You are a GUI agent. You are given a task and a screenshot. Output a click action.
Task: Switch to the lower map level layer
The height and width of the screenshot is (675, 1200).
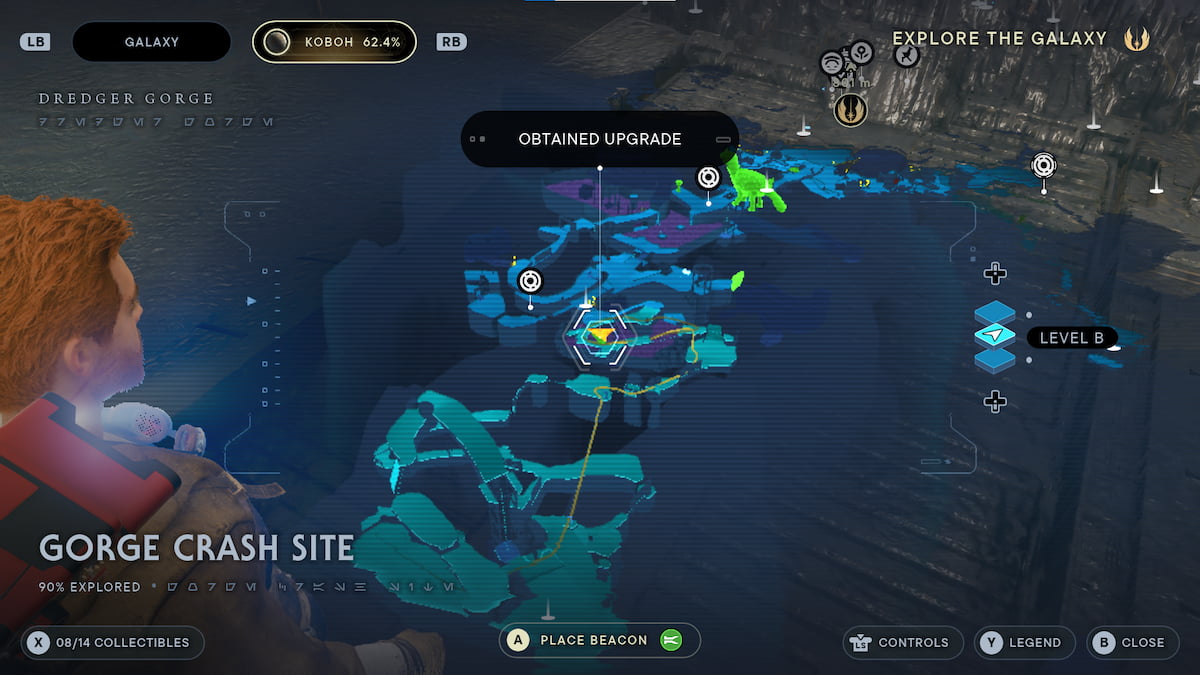click(x=995, y=359)
